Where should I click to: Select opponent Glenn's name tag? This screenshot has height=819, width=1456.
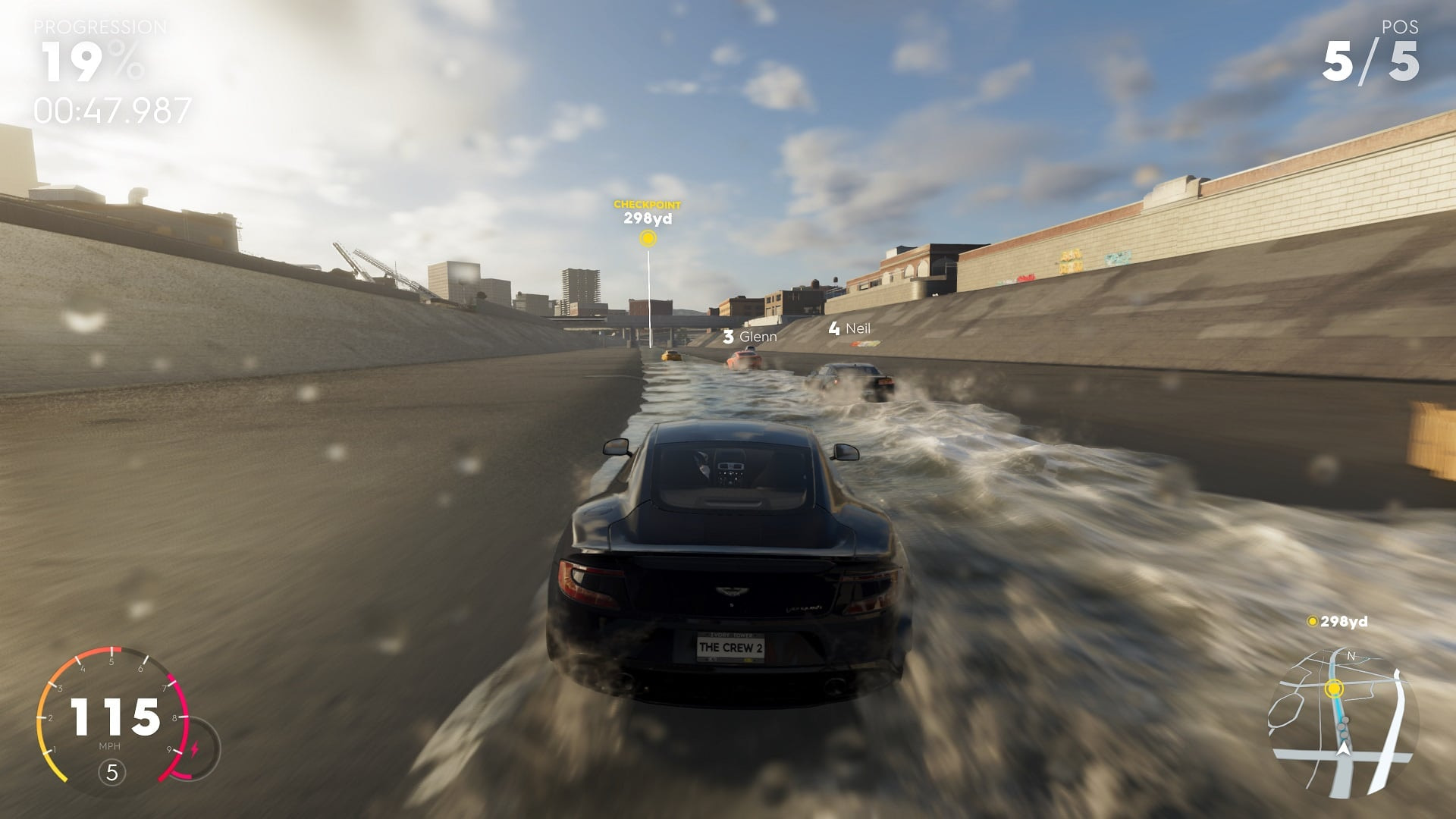[750, 336]
